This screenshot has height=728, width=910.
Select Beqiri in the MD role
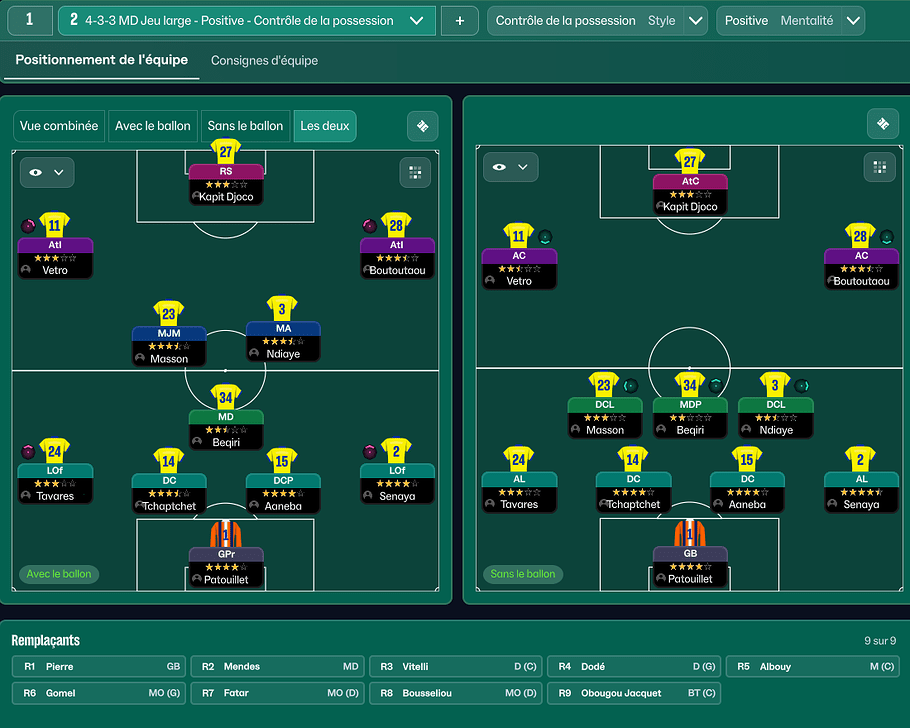coord(226,429)
